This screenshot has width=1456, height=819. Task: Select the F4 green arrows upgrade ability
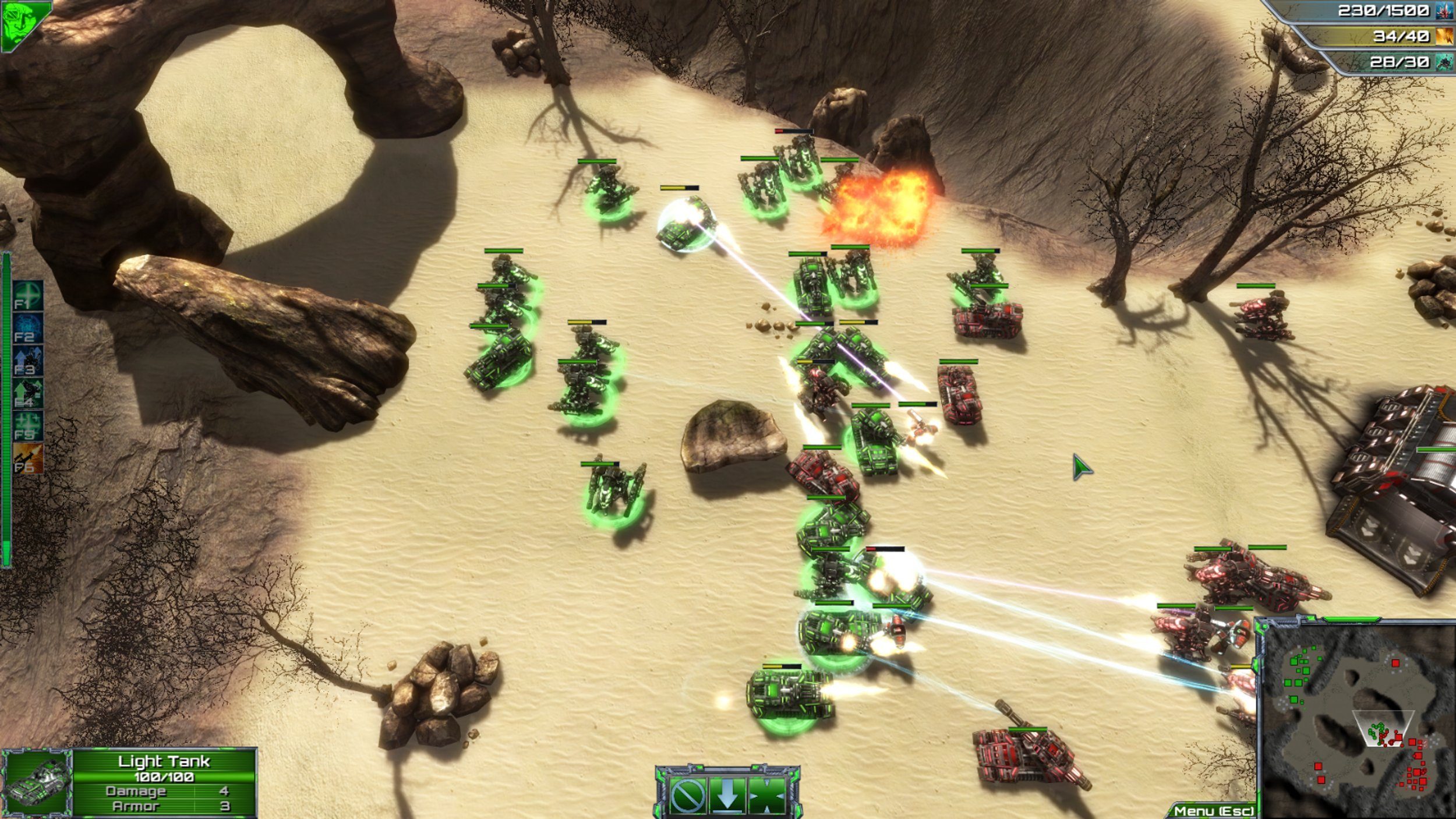click(28, 394)
